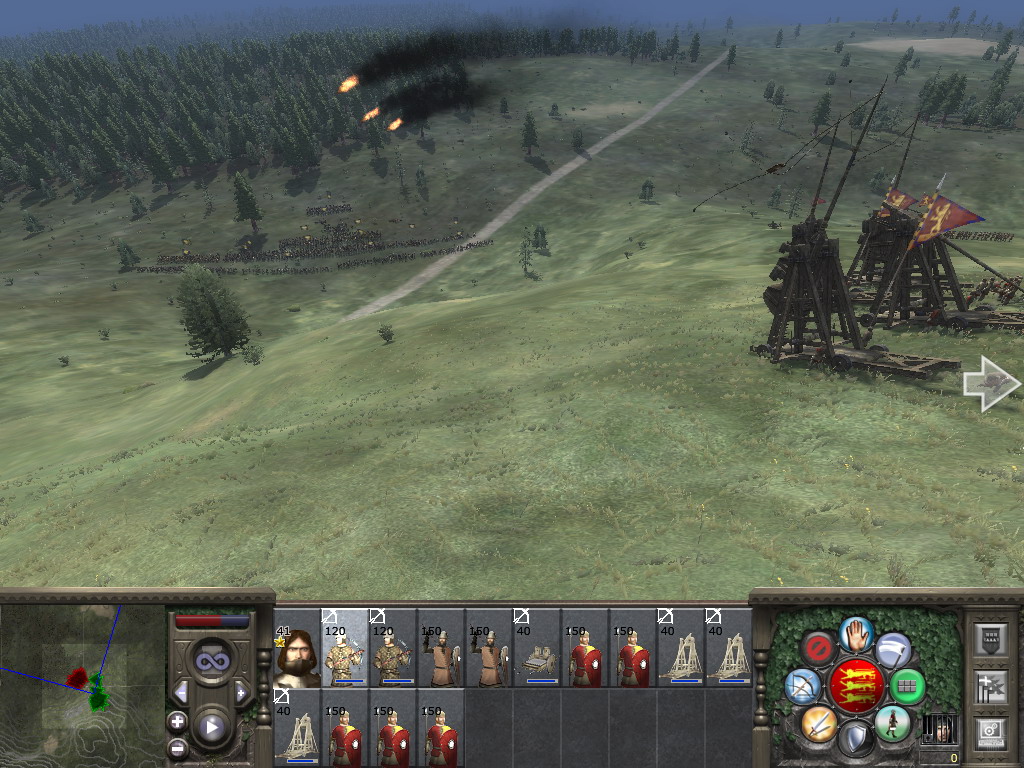Toggle run mode with the walking soldier button
Screen dimensions: 1024x768
892,724
